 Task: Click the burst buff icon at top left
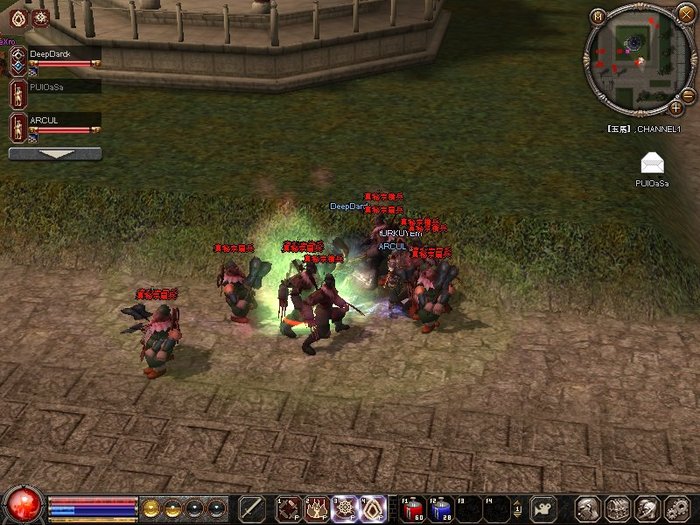click(x=40, y=18)
